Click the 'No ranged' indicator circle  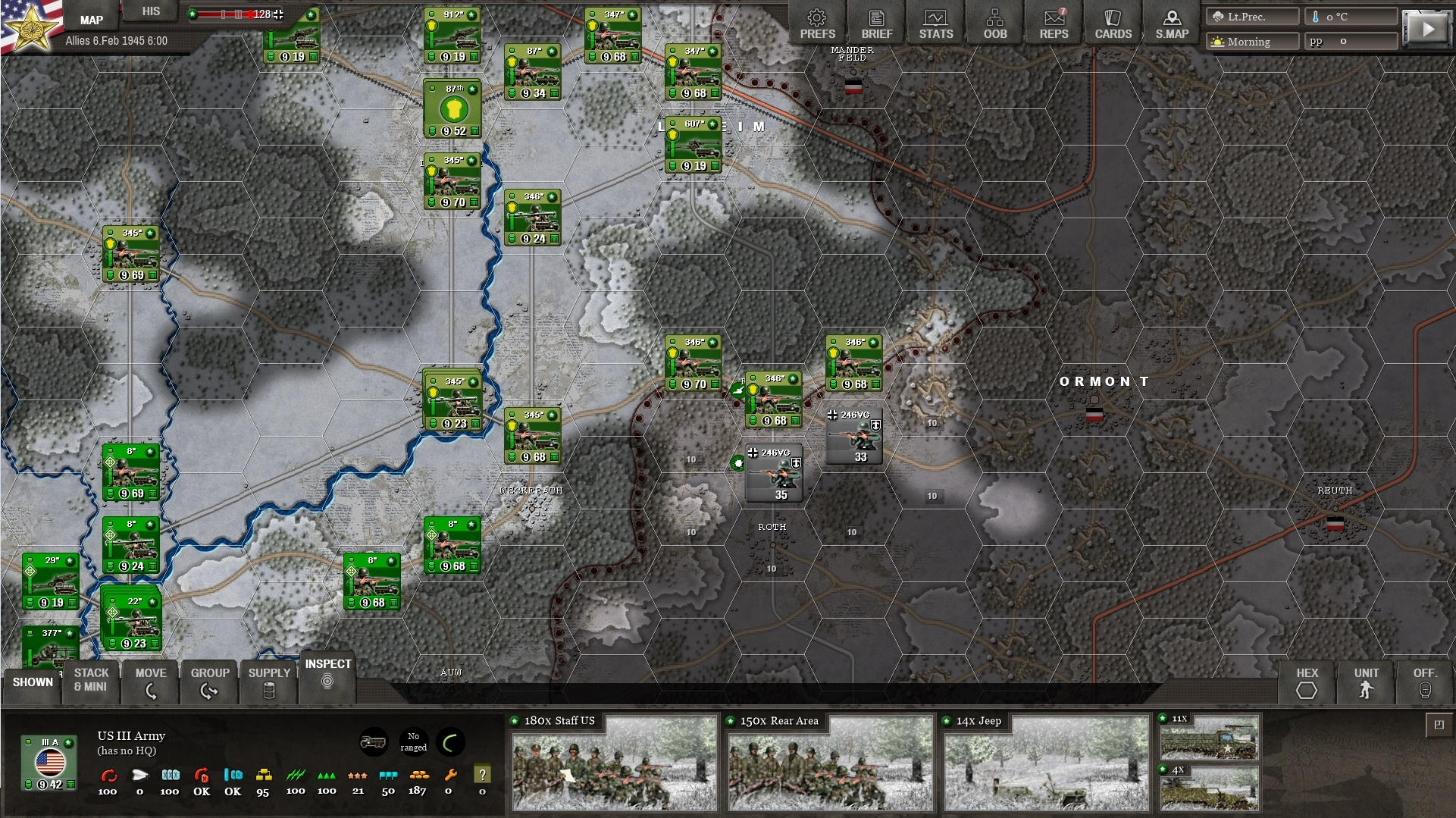414,741
